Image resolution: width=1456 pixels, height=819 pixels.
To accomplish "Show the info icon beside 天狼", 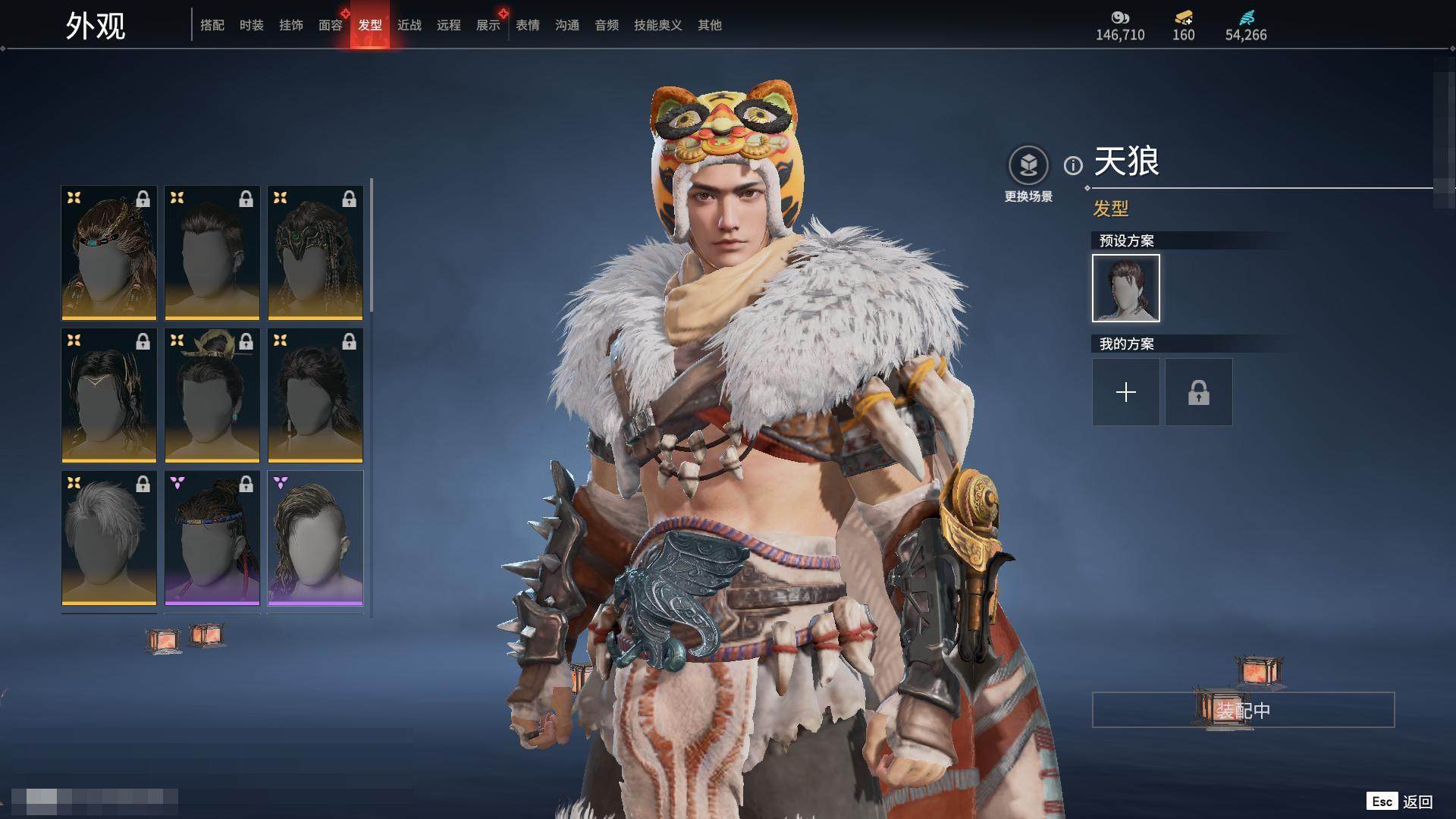I will coord(1073,165).
